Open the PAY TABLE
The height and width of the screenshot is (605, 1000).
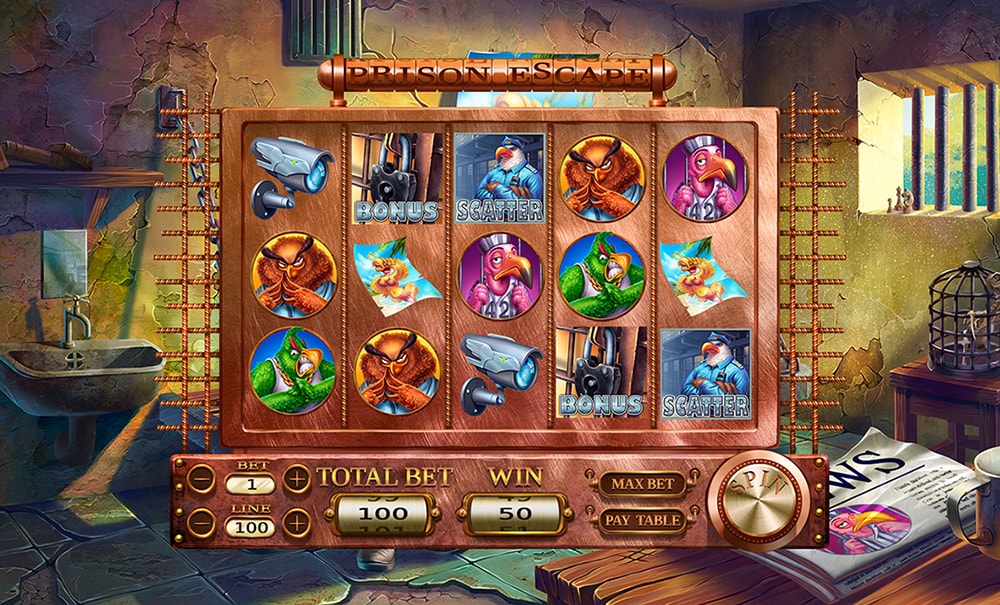point(641,520)
